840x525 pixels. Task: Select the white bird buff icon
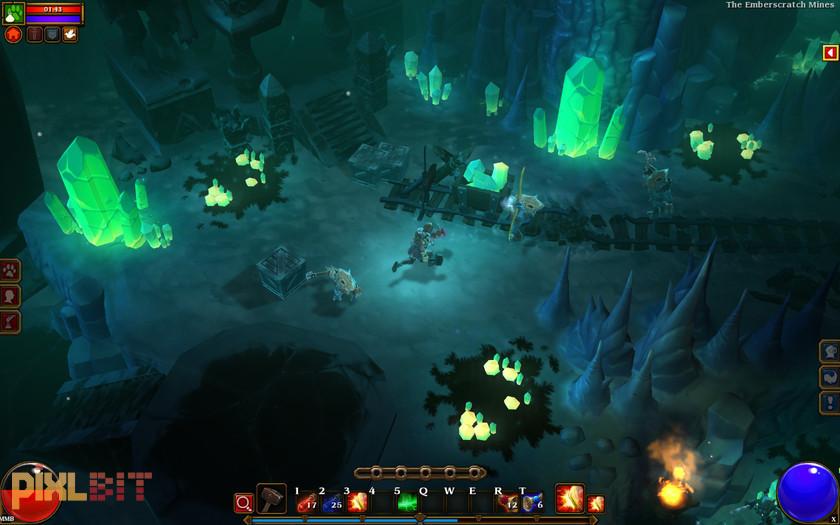[70, 35]
